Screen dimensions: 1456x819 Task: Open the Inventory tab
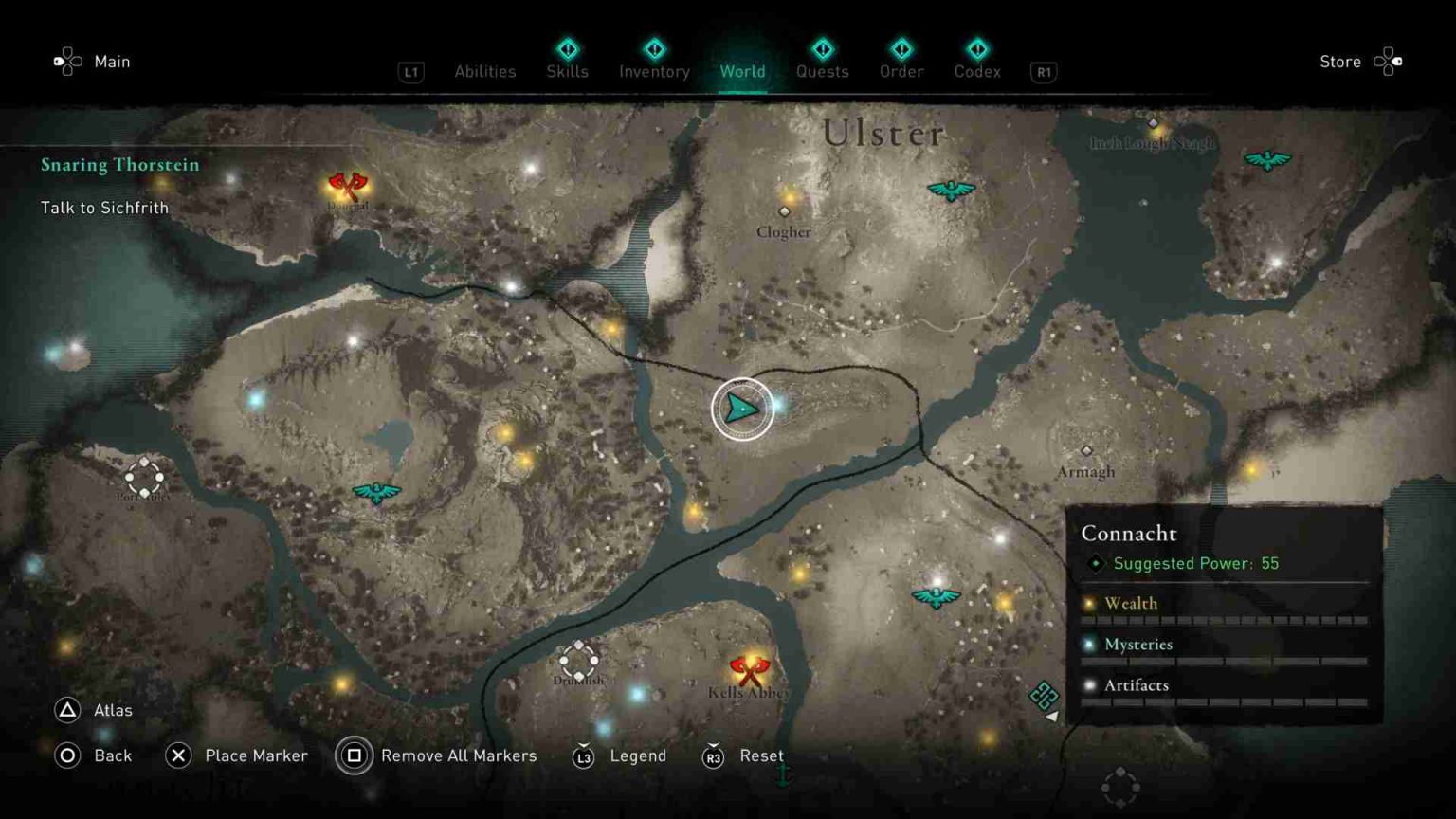point(653,72)
